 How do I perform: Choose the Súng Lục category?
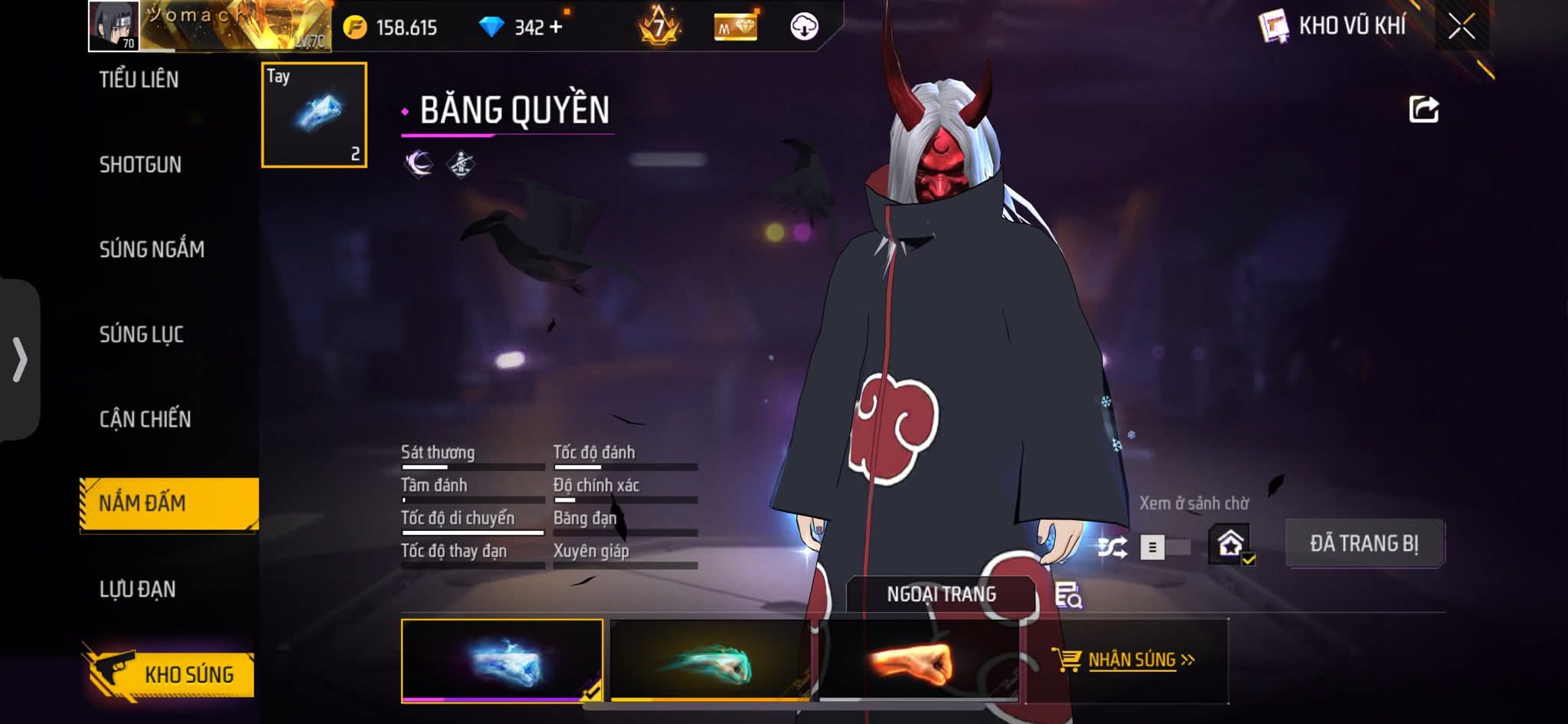(x=142, y=334)
